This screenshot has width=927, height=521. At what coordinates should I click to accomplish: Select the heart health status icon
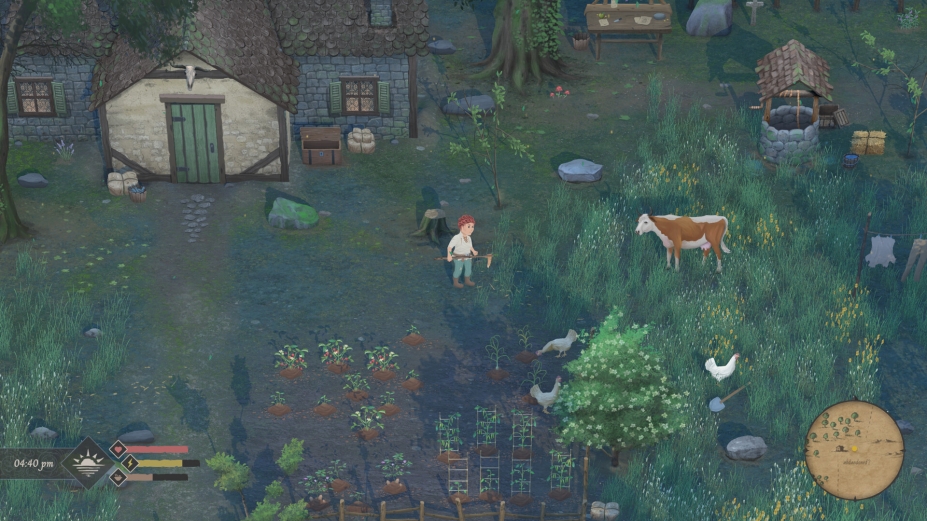118,449
